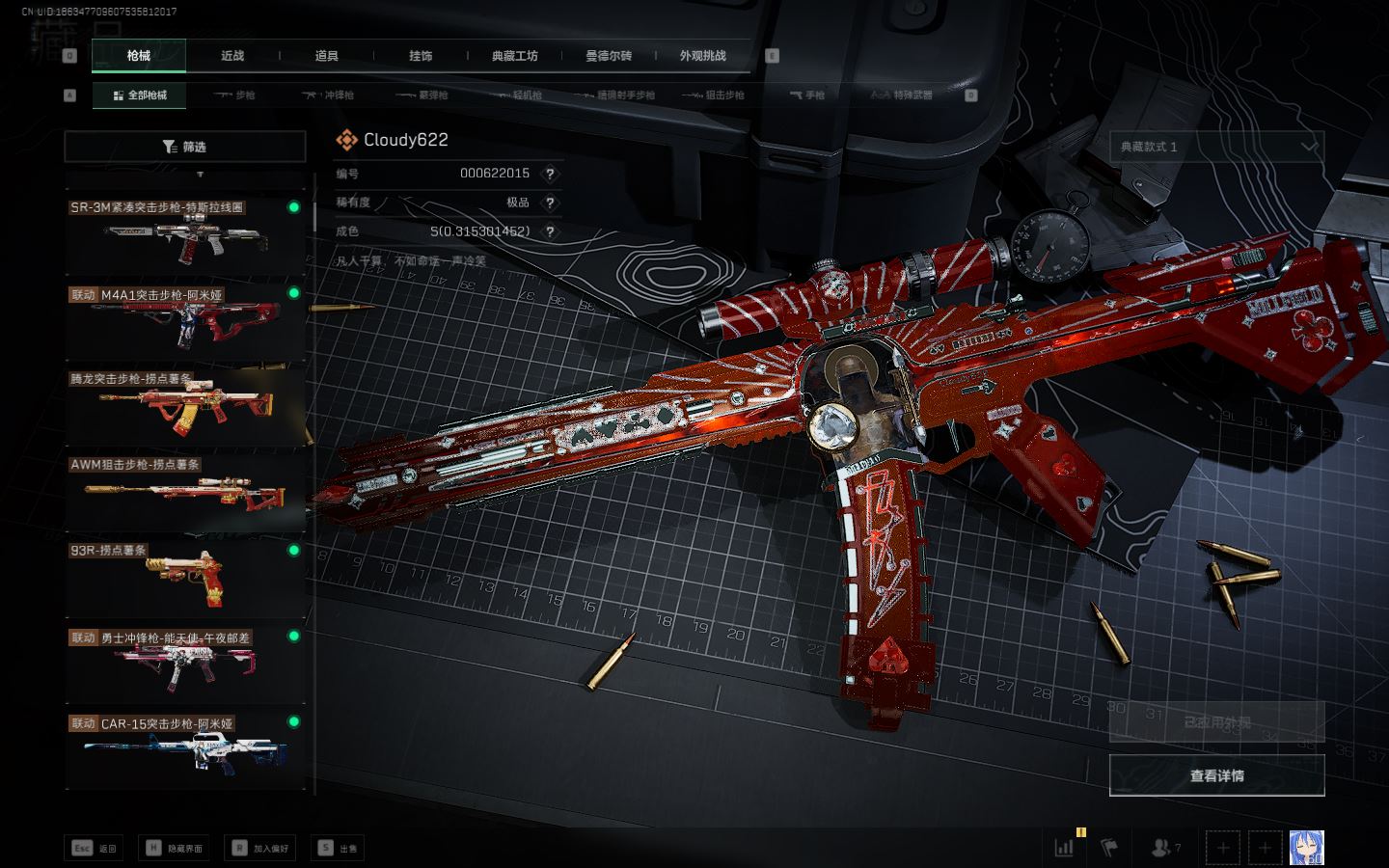Choose the M4A1 阿米娅 skin

pos(184,321)
